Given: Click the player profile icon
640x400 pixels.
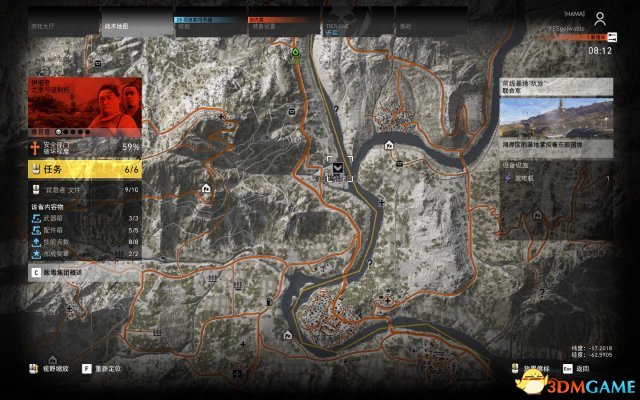Looking at the screenshot, I should pyautogui.click(x=600, y=19).
